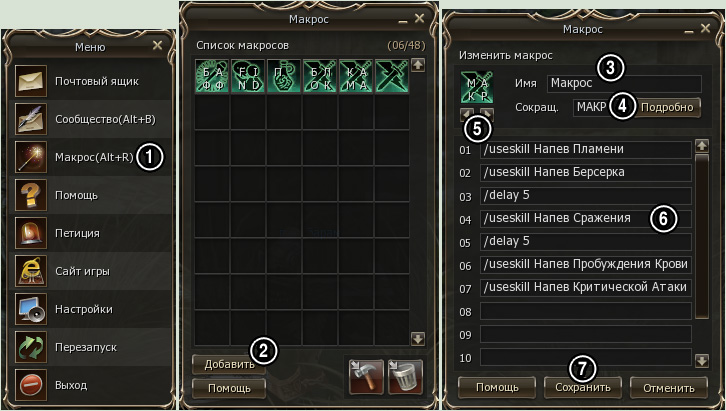Select the БАФФ macro icon
Image resolution: width=726 pixels, height=411 pixels.
pos(212,77)
